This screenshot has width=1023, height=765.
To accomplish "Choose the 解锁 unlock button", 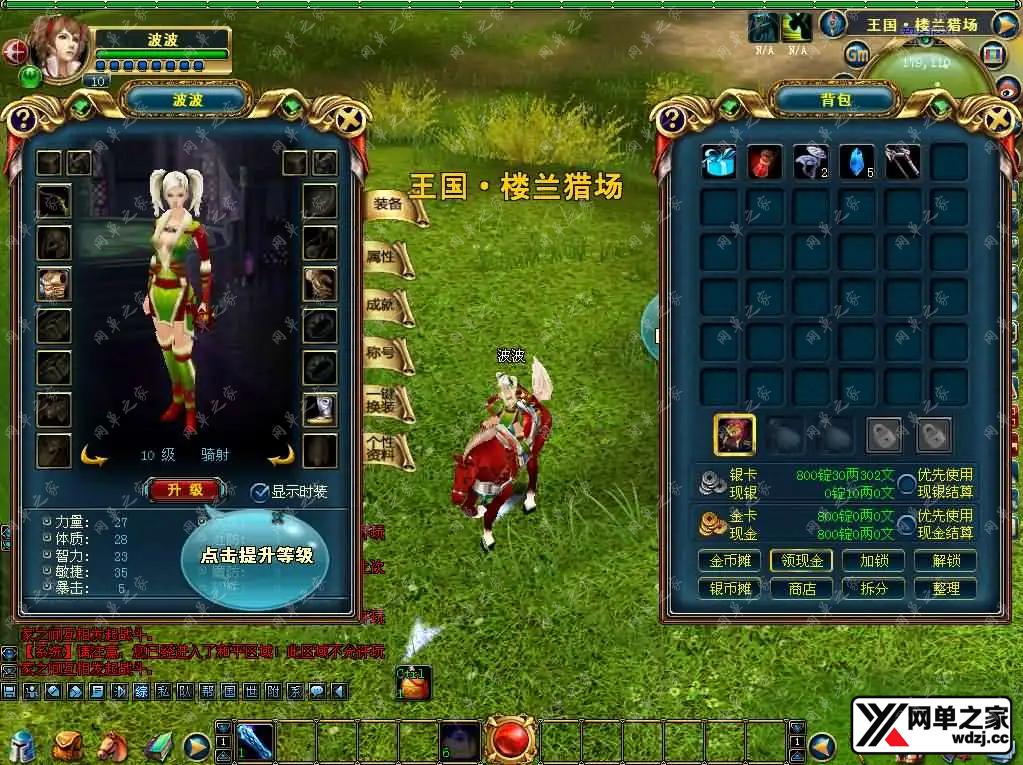I will click(945, 561).
